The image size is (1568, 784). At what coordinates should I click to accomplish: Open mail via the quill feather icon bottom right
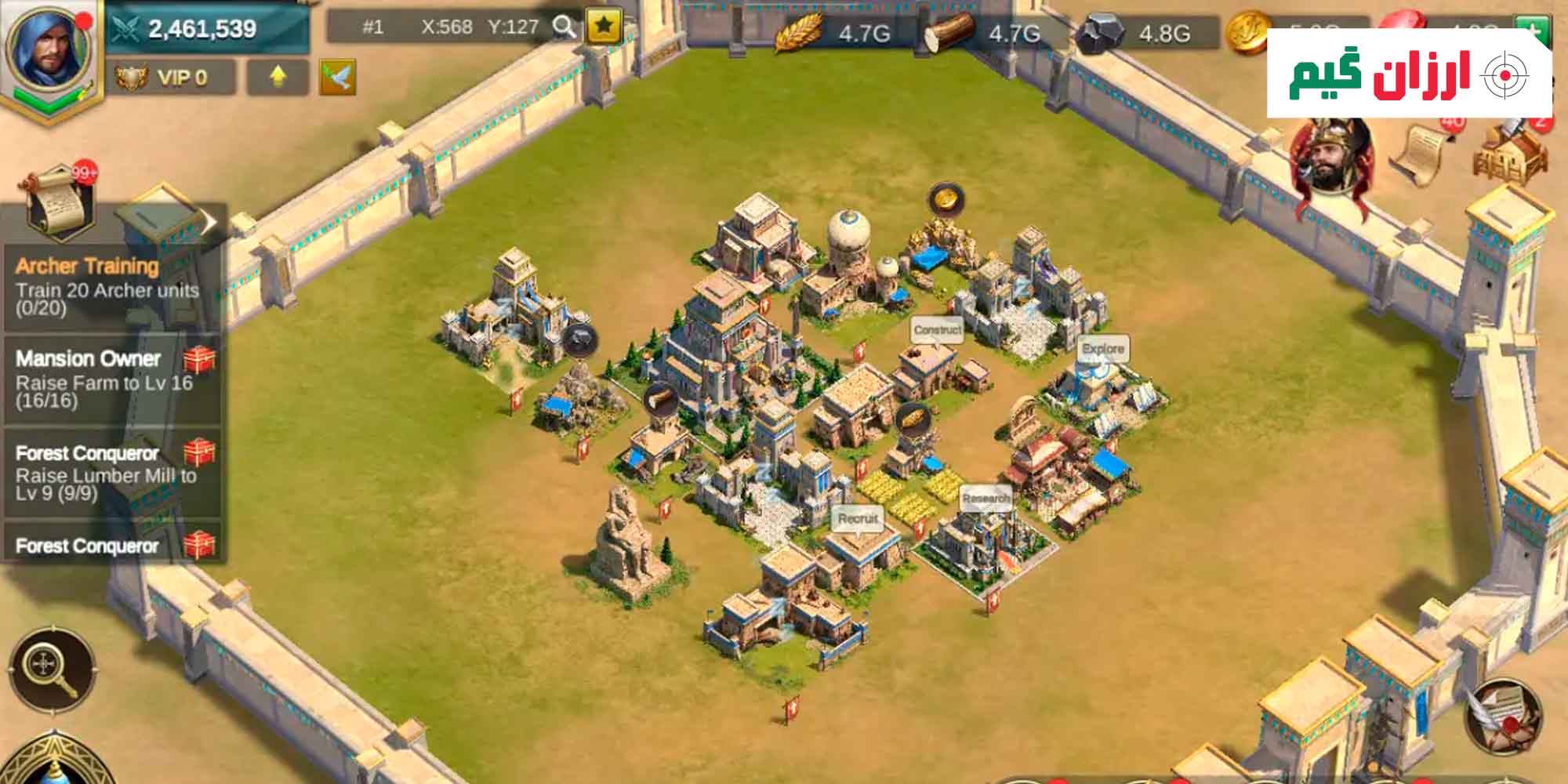pyautogui.click(x=1503, y=717)
